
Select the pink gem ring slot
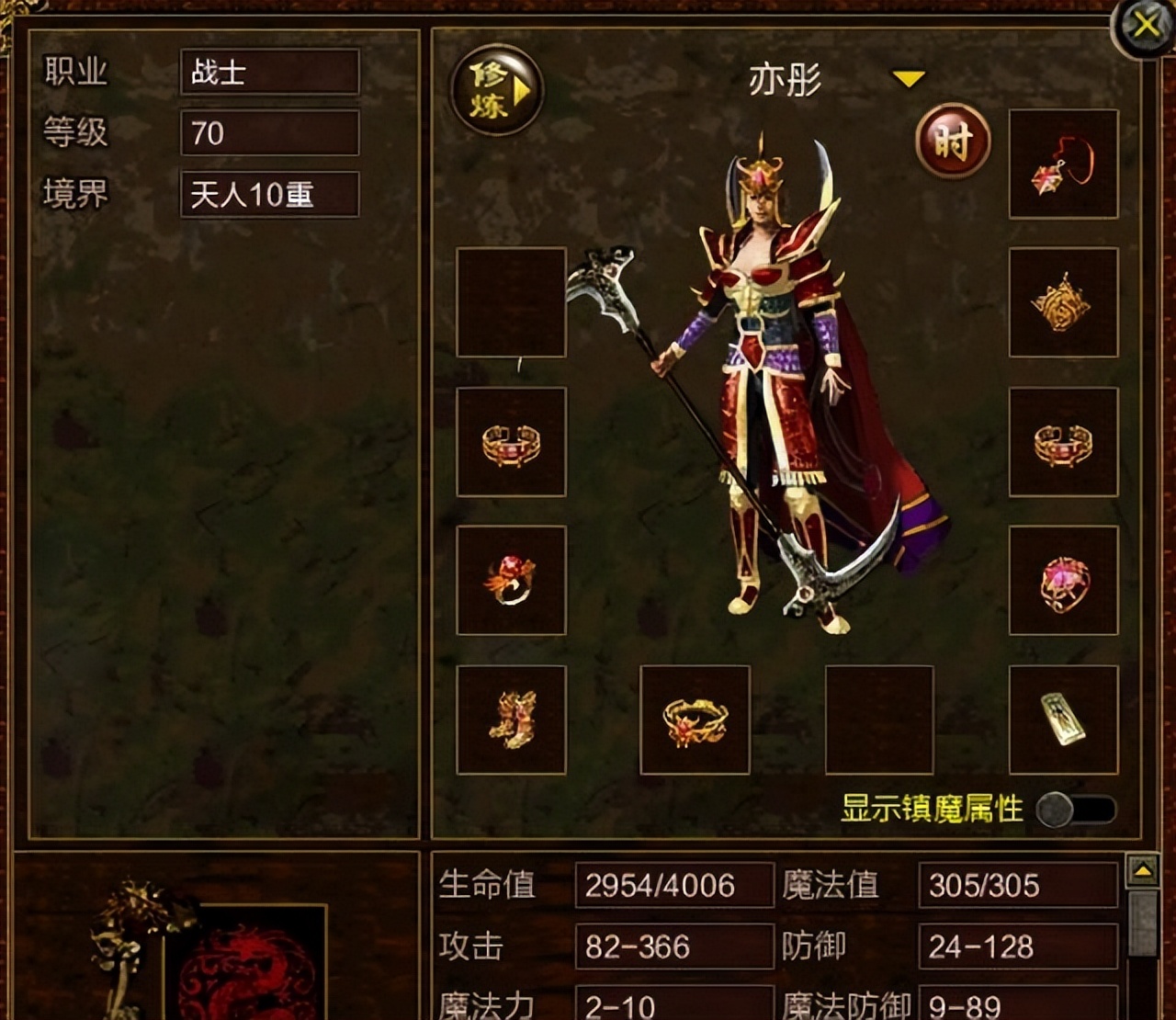point(1063,581)
